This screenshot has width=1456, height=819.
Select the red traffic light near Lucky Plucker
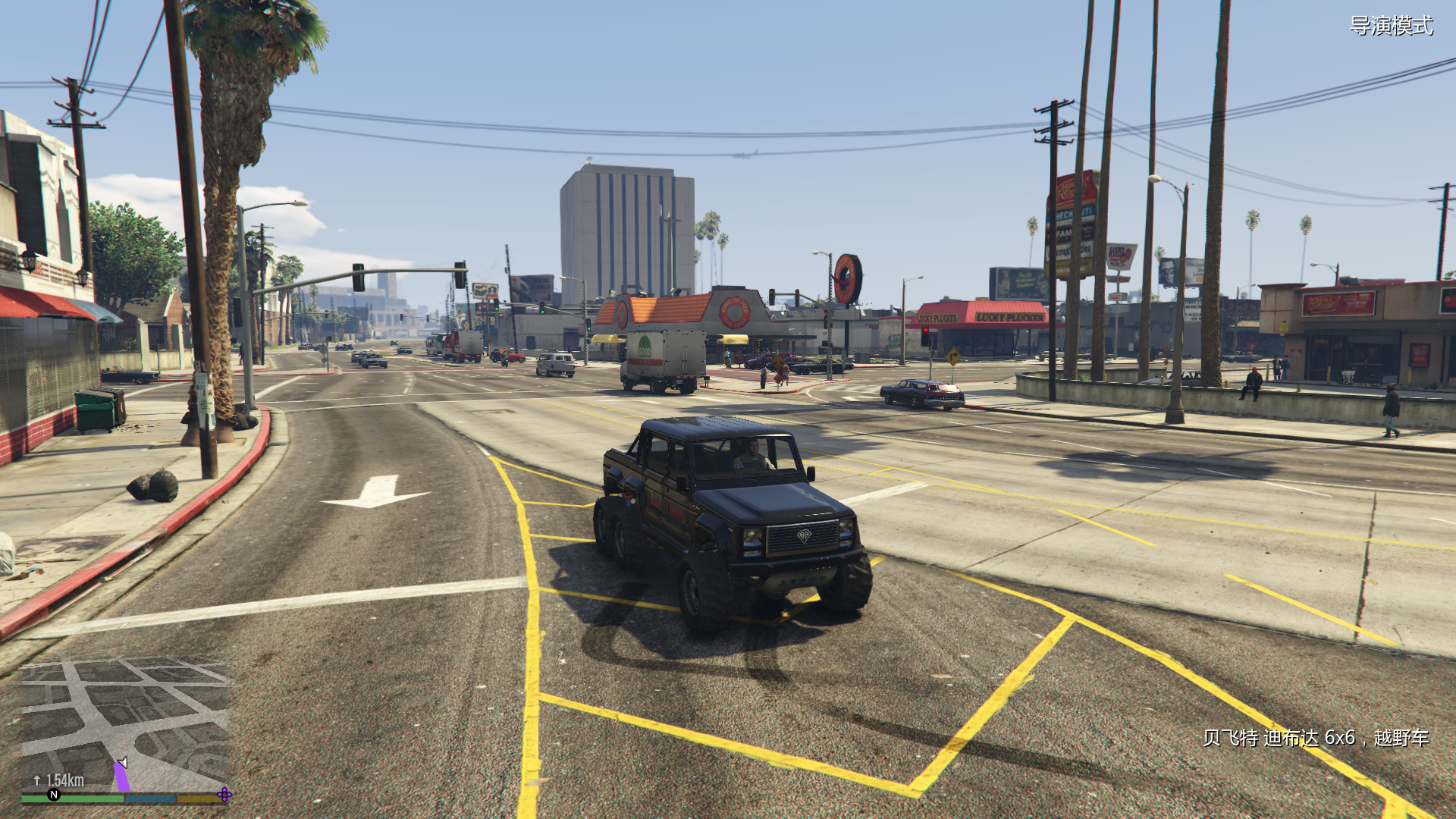click(x=925, y=330)
